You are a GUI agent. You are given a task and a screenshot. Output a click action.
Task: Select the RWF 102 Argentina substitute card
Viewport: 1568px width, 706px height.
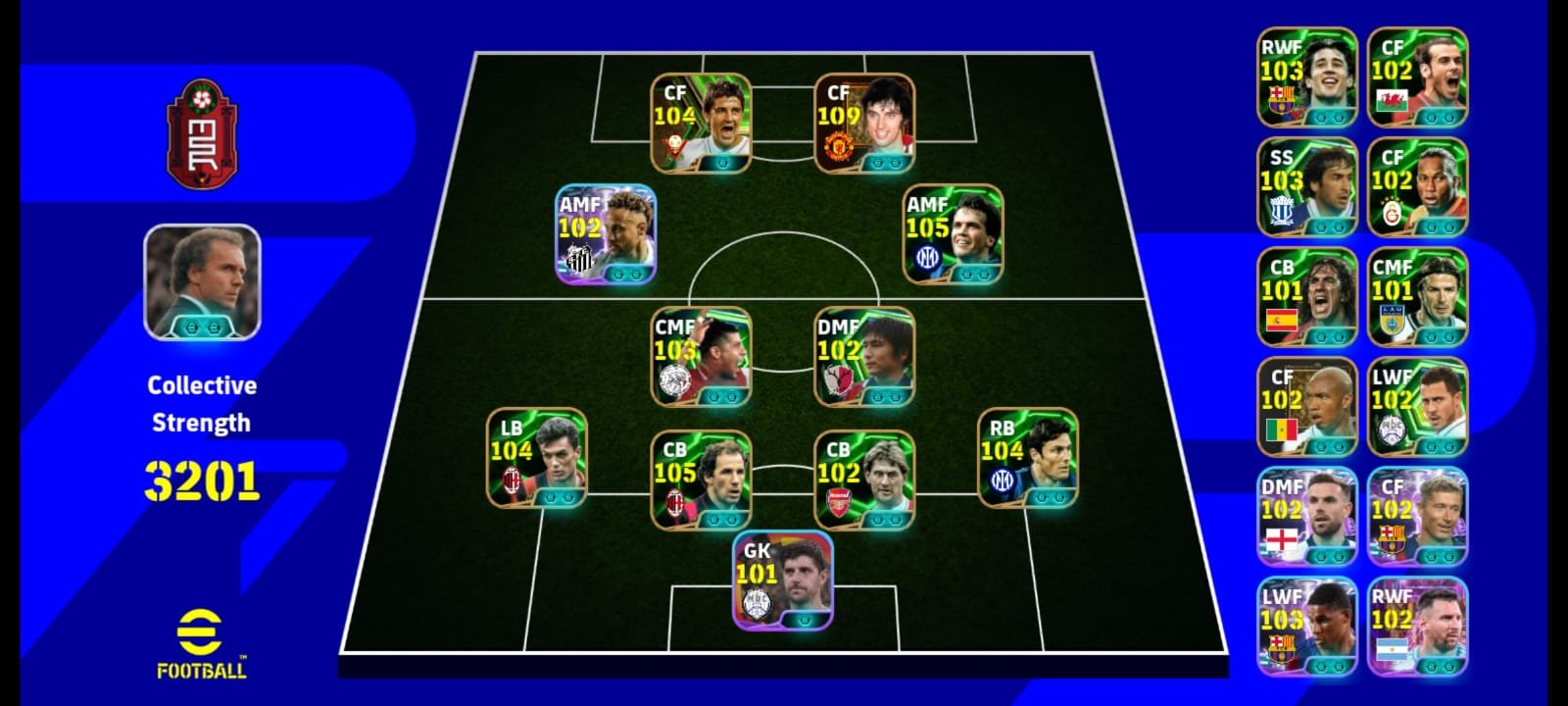pos(1417,627)
